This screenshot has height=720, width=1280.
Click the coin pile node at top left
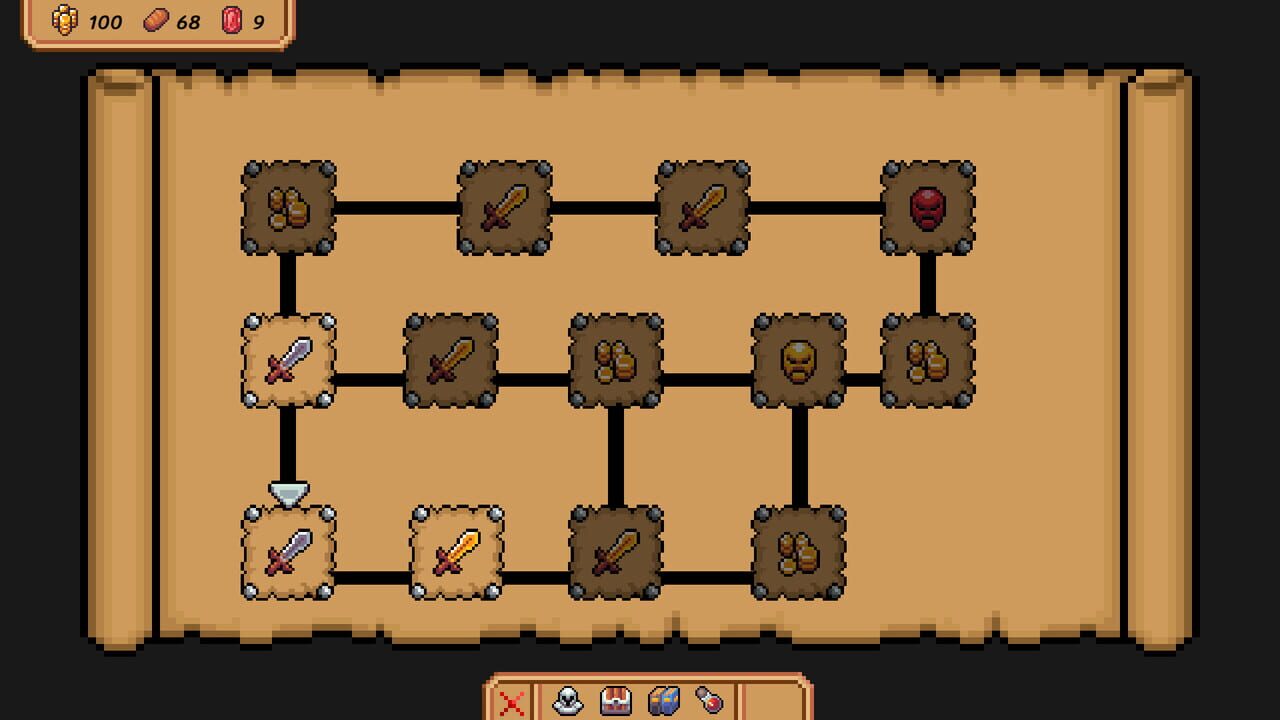tap(287, 207)
